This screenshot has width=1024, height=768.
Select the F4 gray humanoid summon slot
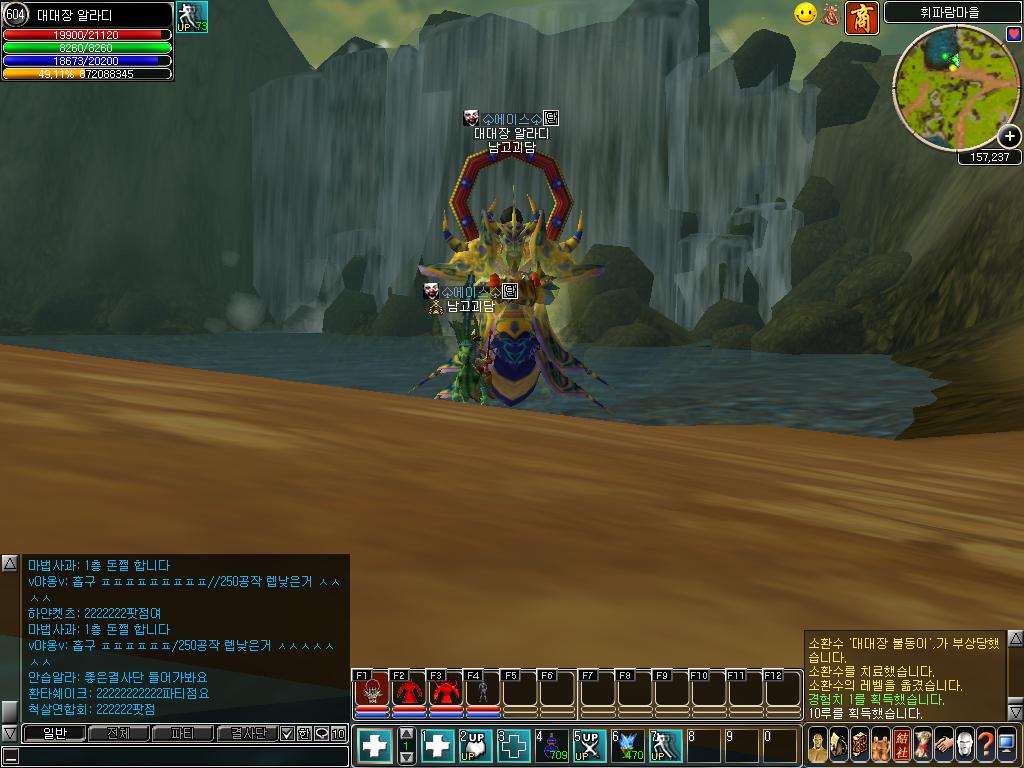pyautogui.click(x=483, y=692)
